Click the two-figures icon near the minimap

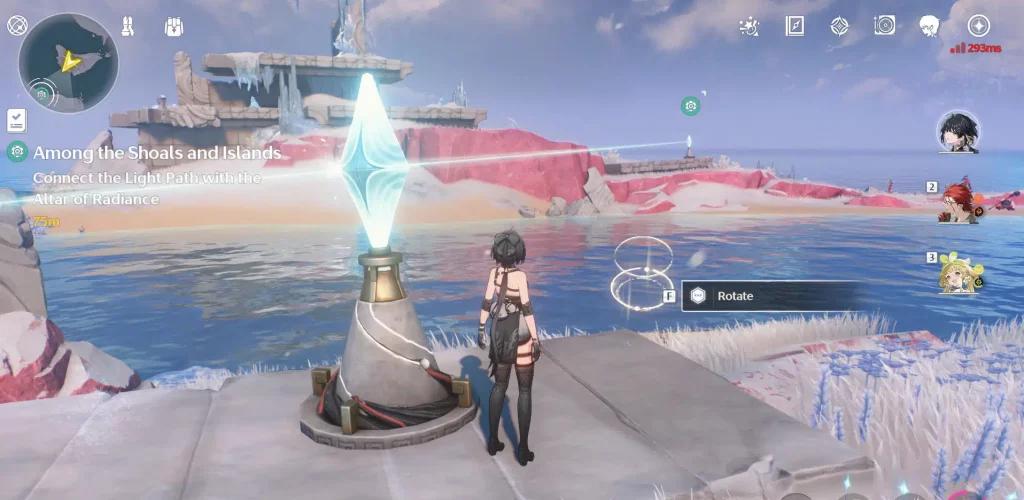(128, 25)
